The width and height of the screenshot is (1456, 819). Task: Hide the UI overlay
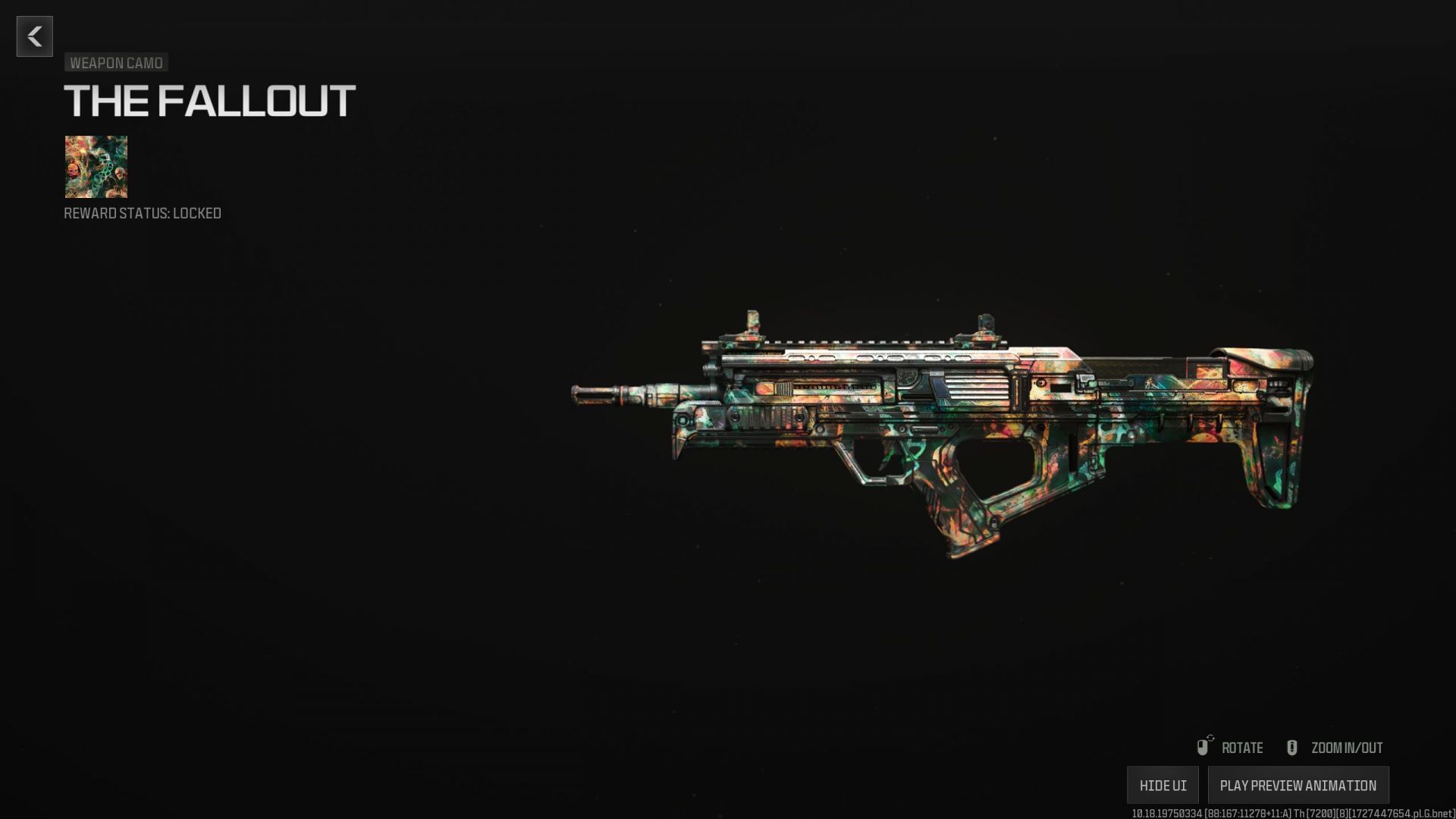point(1163,785)
